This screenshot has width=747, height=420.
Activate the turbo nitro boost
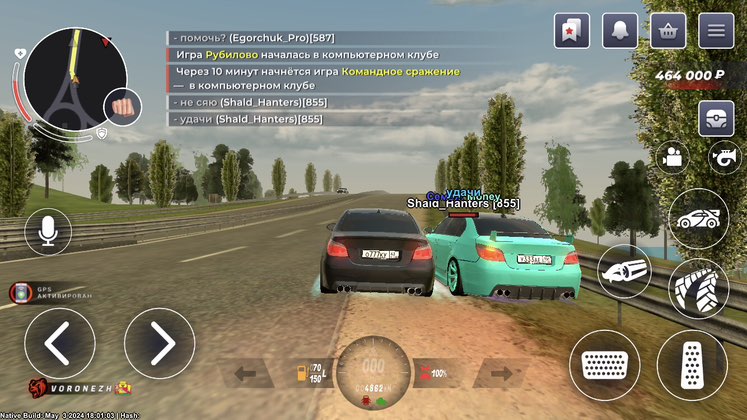click(627, 273)
